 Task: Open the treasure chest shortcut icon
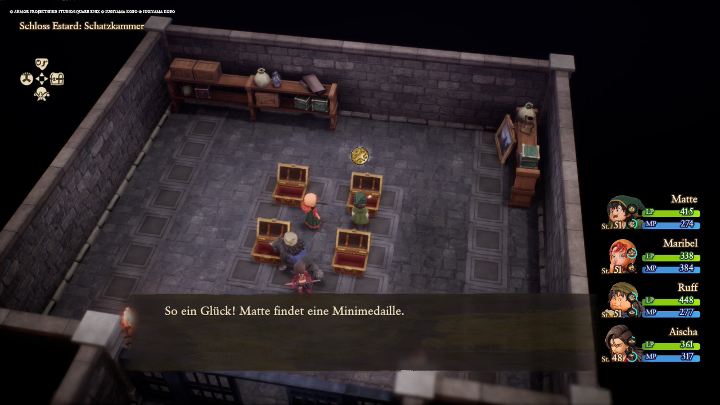(57, 79)
